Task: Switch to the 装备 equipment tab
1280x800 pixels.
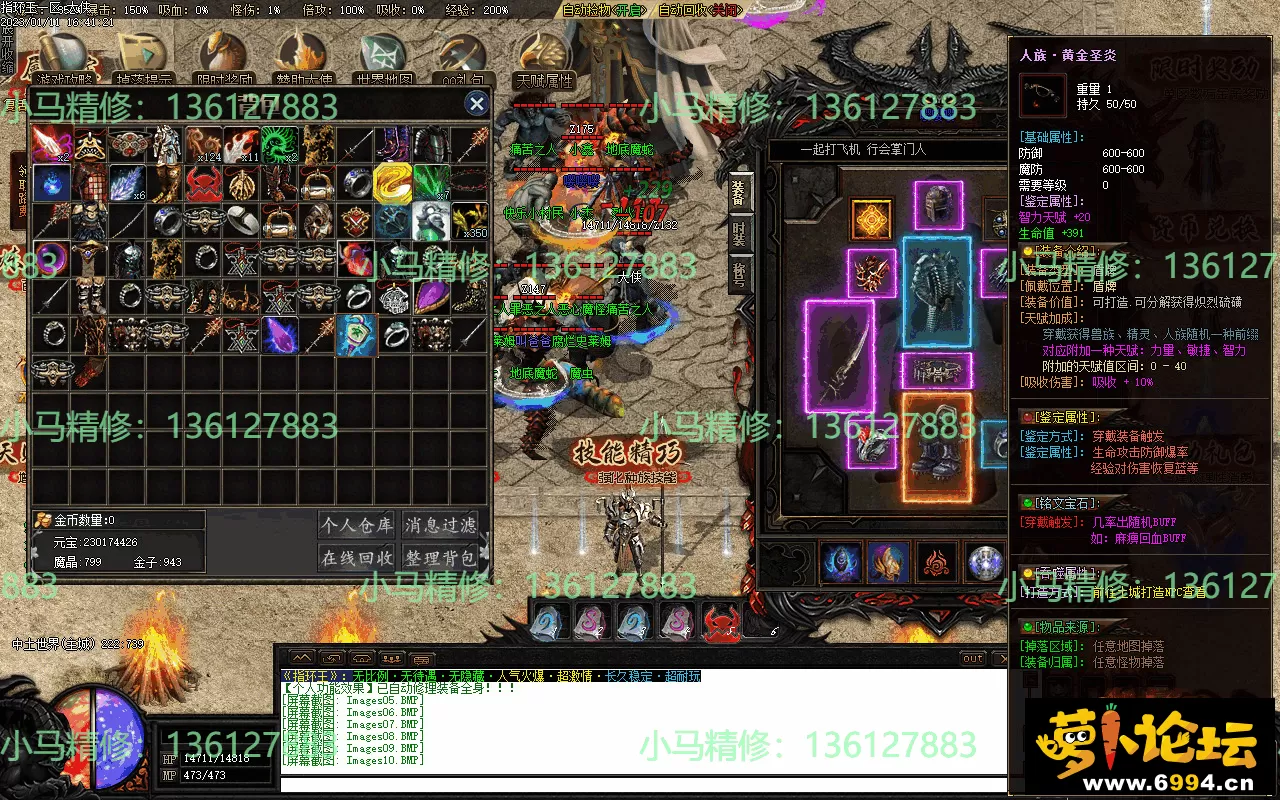Action: (739, 193)
